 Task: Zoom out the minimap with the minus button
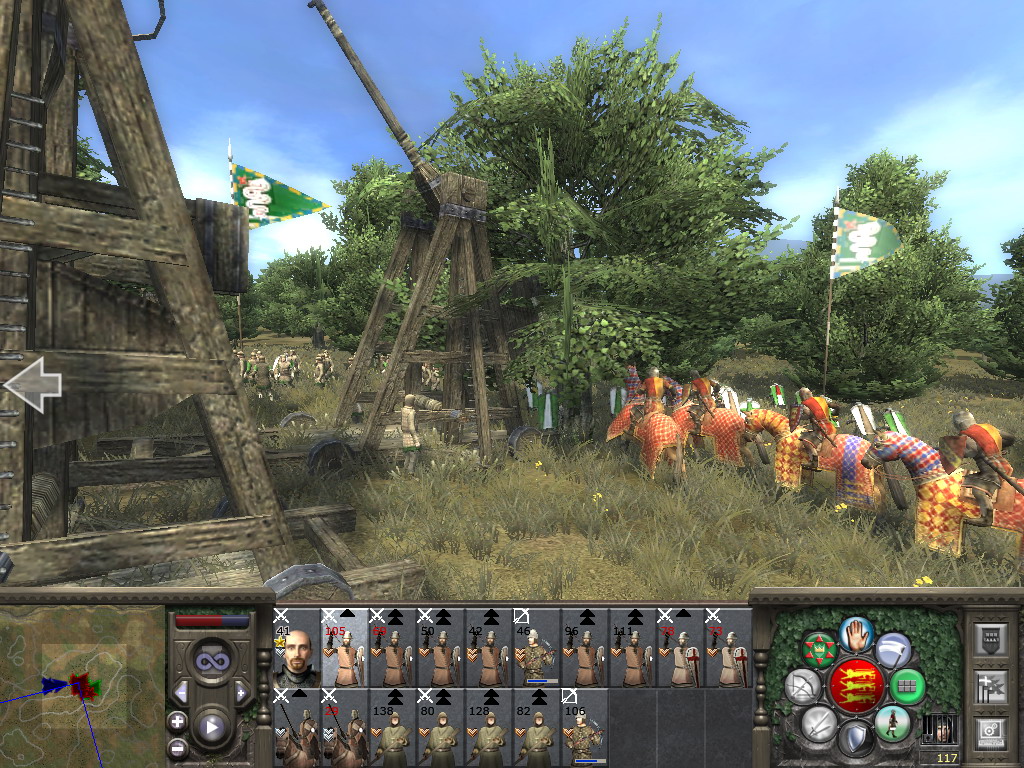pos(177,746)
